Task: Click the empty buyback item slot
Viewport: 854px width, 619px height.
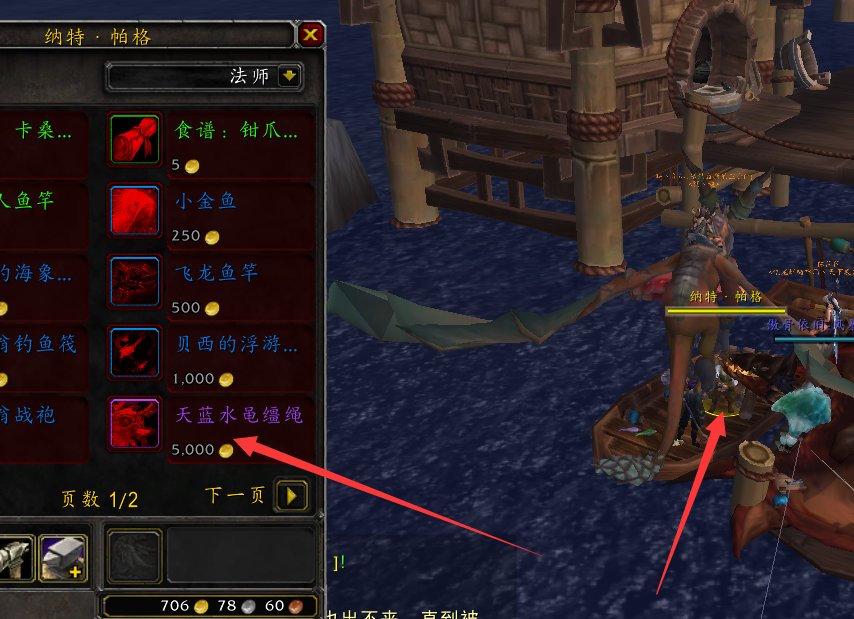Action: pyautogui.click(x=134, y=555)
